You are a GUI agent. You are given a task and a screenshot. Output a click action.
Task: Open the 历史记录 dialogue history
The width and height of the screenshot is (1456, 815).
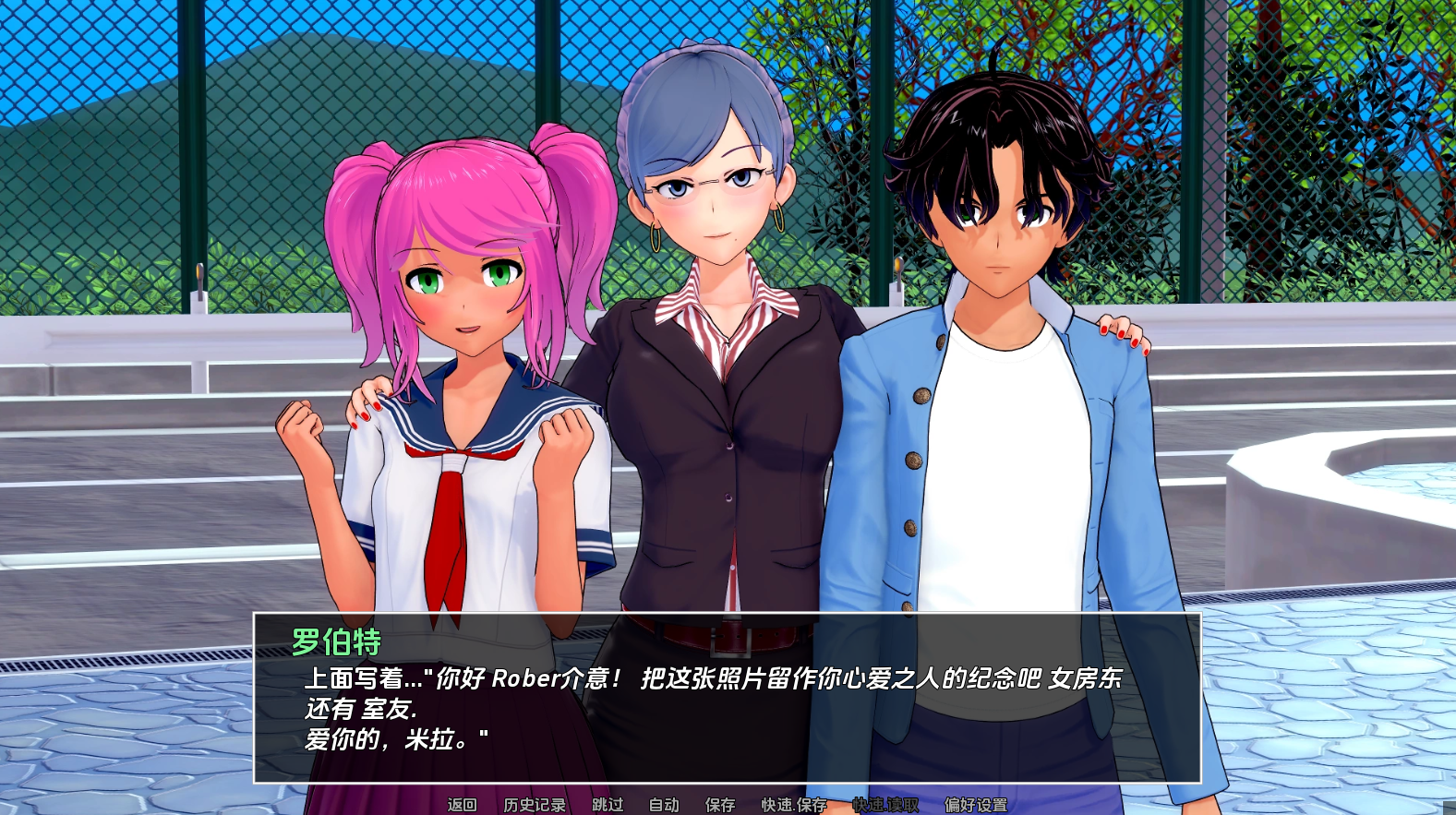[535, 805]
